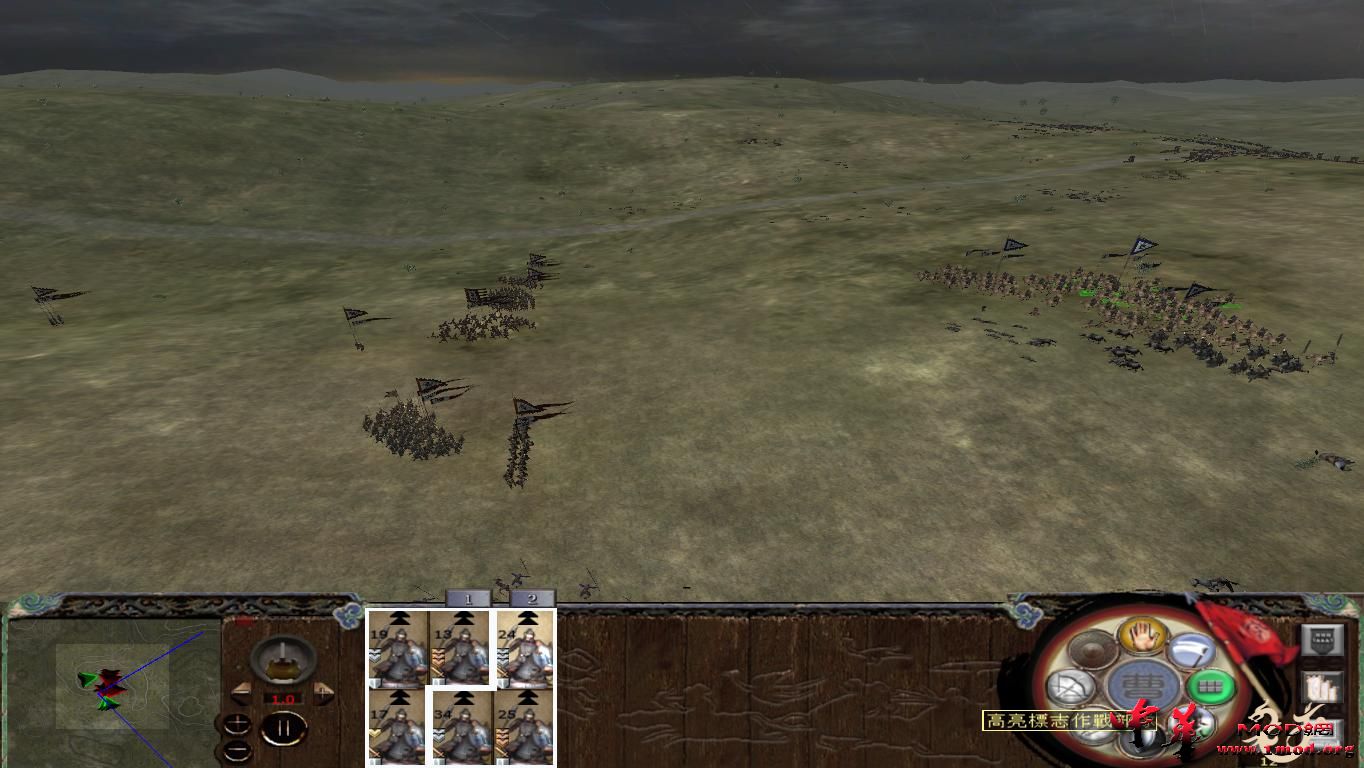Select the unit card numbered 25

(x=524, y=730)
